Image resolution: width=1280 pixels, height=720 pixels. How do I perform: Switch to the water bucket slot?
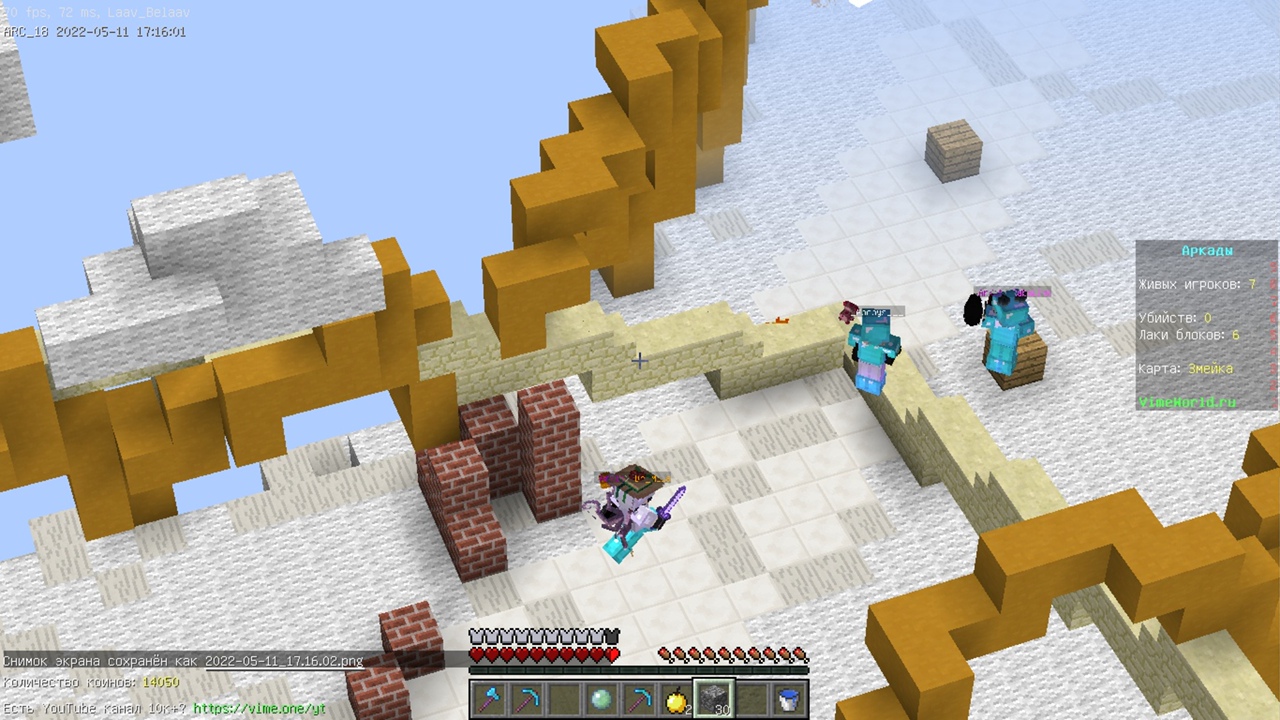(x=788, y=698)
